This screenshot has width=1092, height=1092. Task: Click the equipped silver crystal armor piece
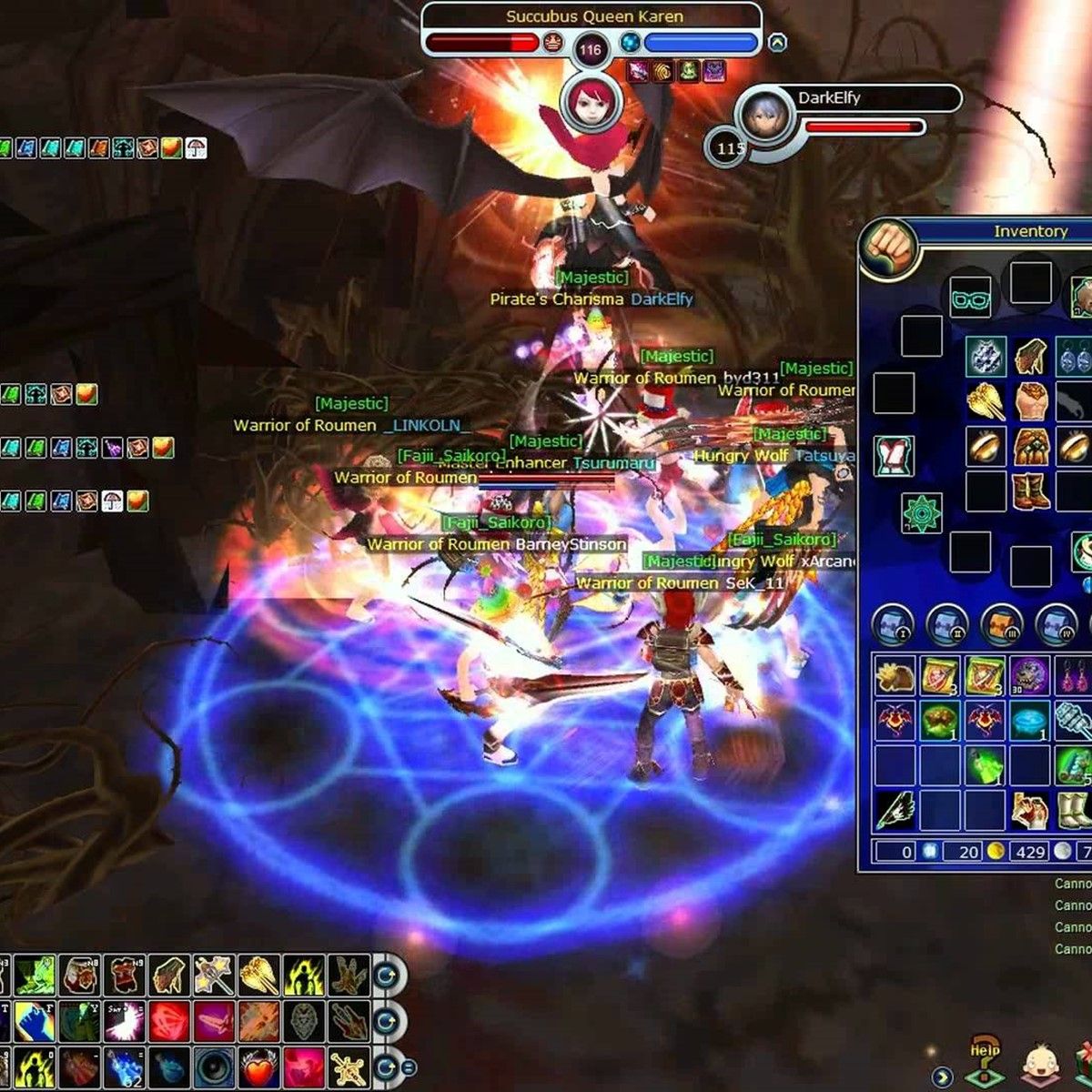click(986, 357)
